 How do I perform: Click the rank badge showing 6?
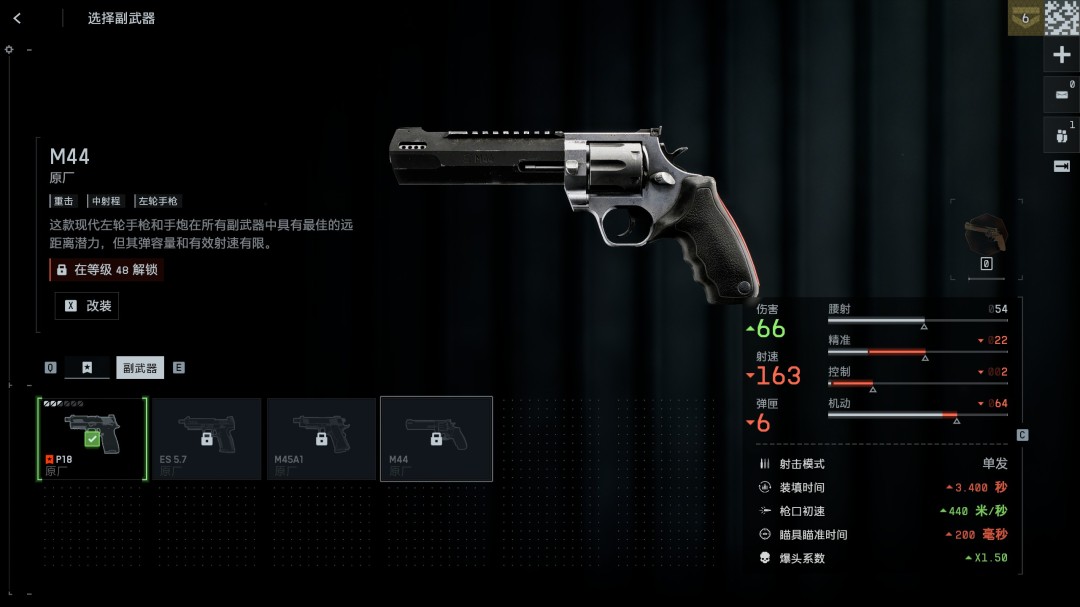pyautogui.click(x=1024, y=18)
